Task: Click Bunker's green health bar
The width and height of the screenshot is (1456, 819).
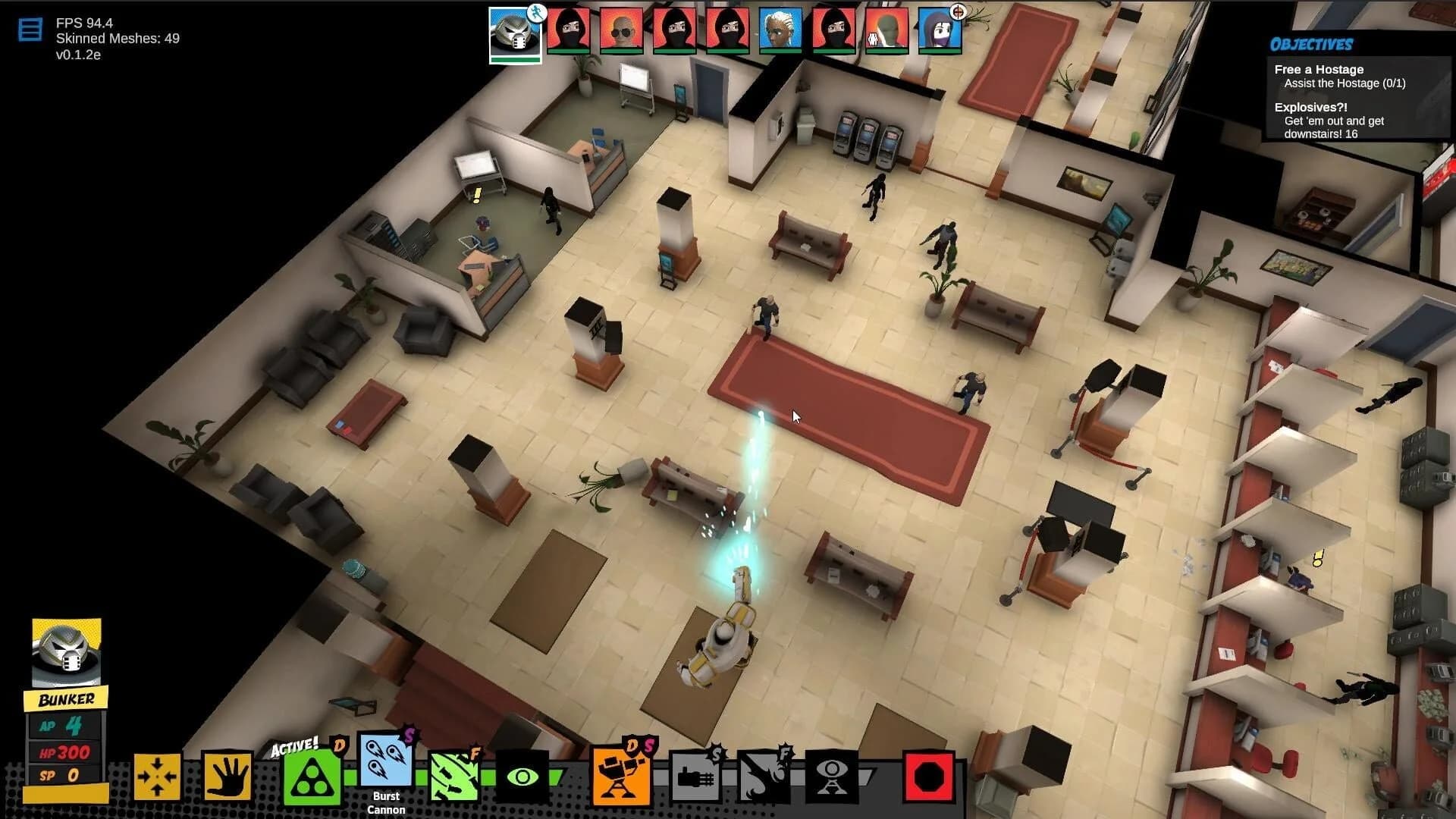Action: coord(516,58)
